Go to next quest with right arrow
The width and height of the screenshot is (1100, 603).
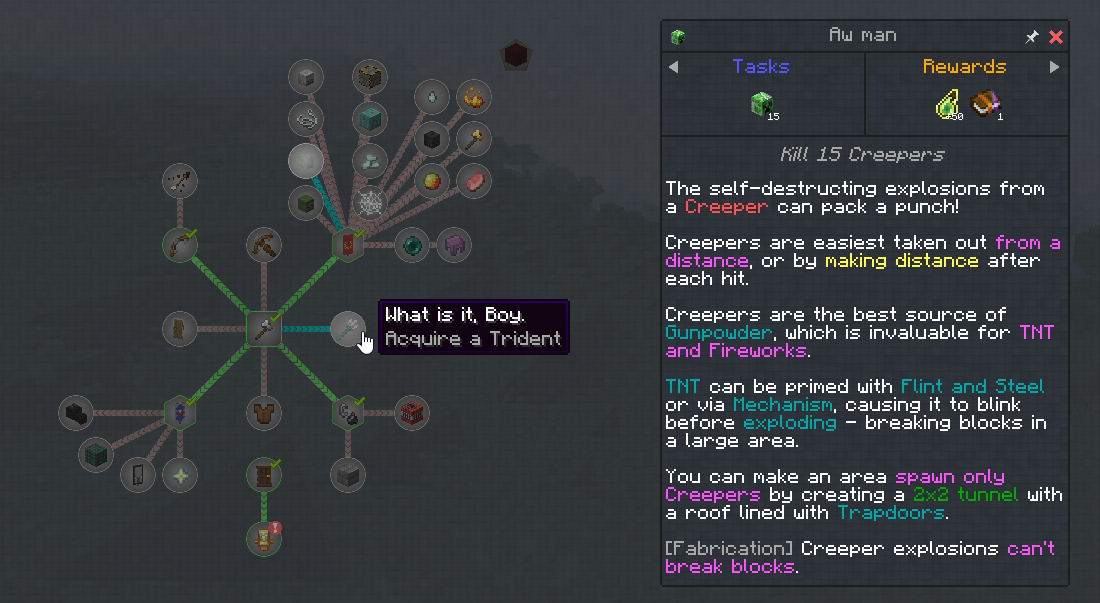point(1054,67)
